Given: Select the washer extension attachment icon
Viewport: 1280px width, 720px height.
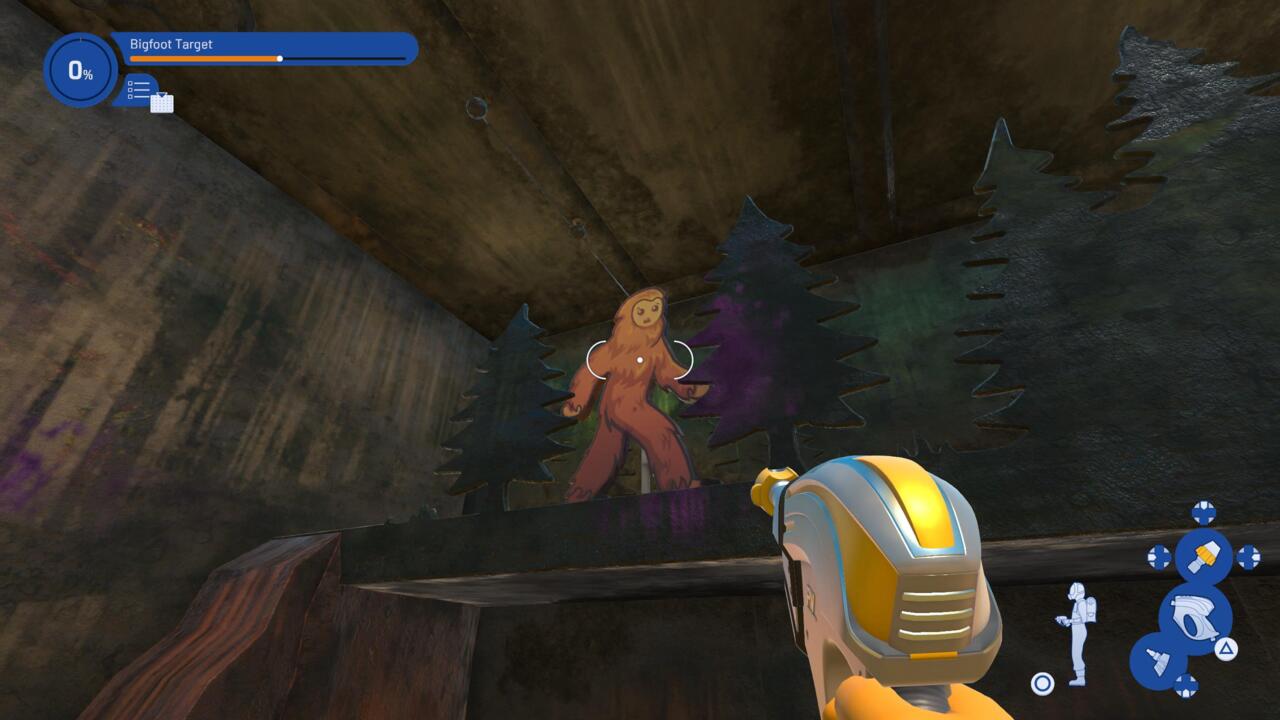Looking at the screenshot, I should pyautogui.click(x=1158, y=661).
